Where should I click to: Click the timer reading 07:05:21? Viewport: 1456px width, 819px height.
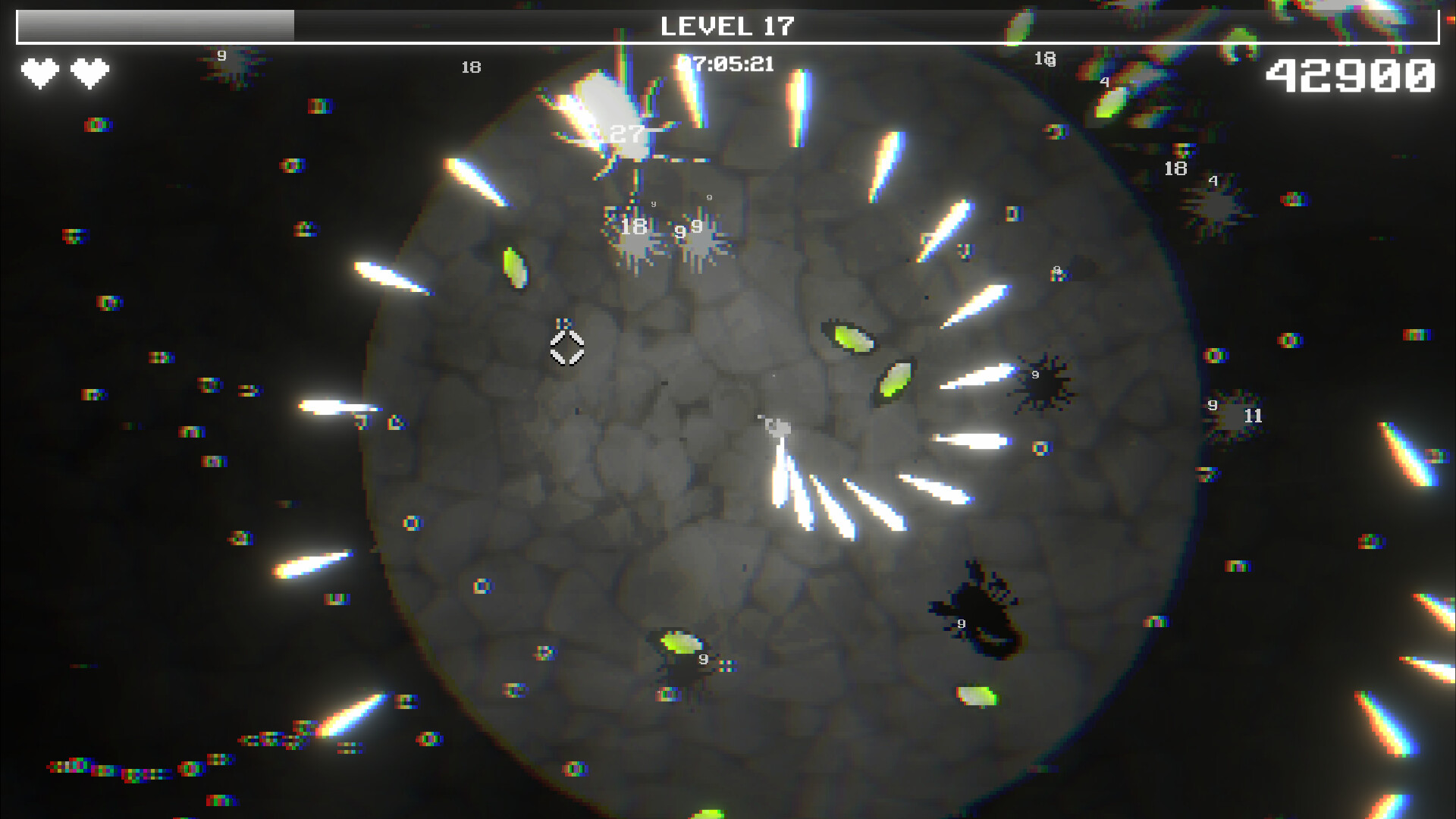[x=726, y=64]
